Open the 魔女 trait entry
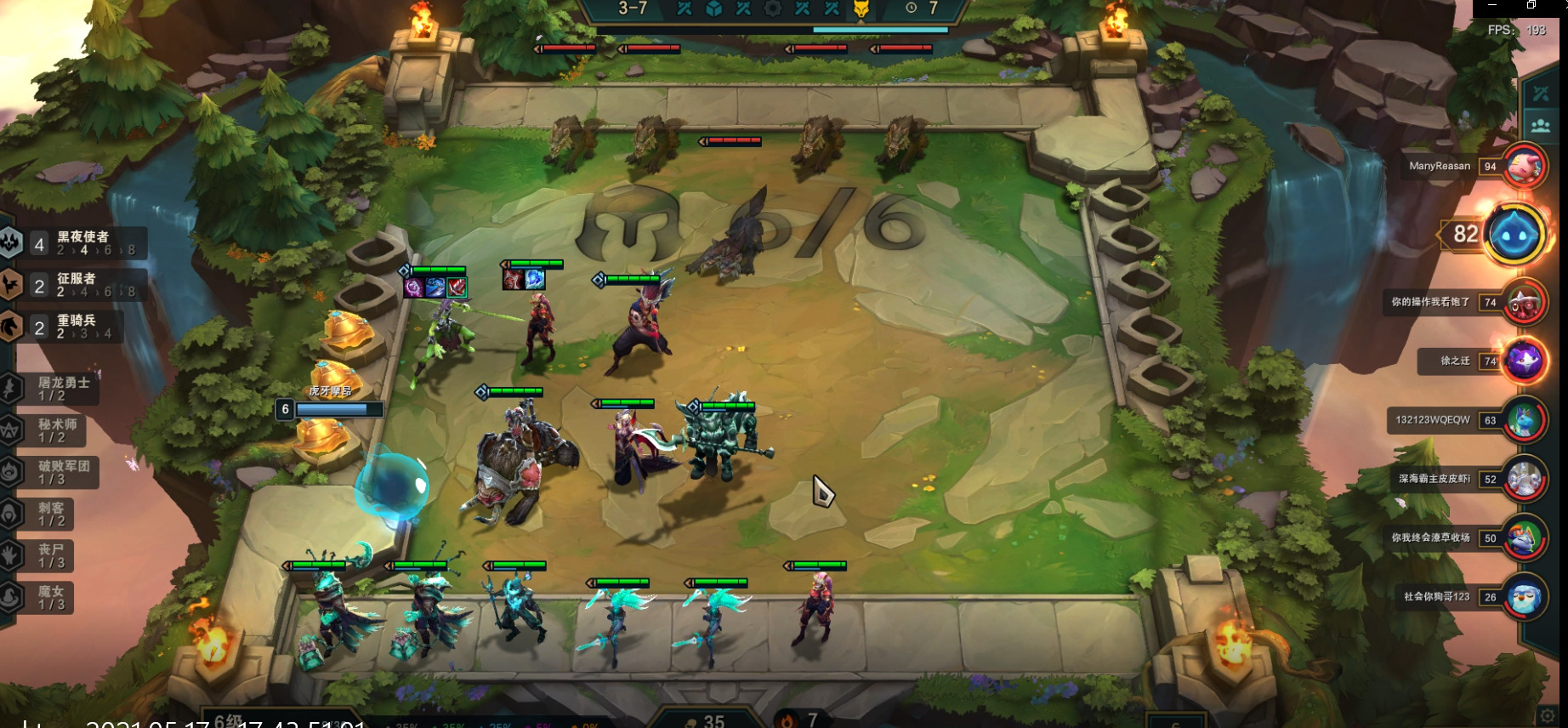1568x728 pixels. 50,597
